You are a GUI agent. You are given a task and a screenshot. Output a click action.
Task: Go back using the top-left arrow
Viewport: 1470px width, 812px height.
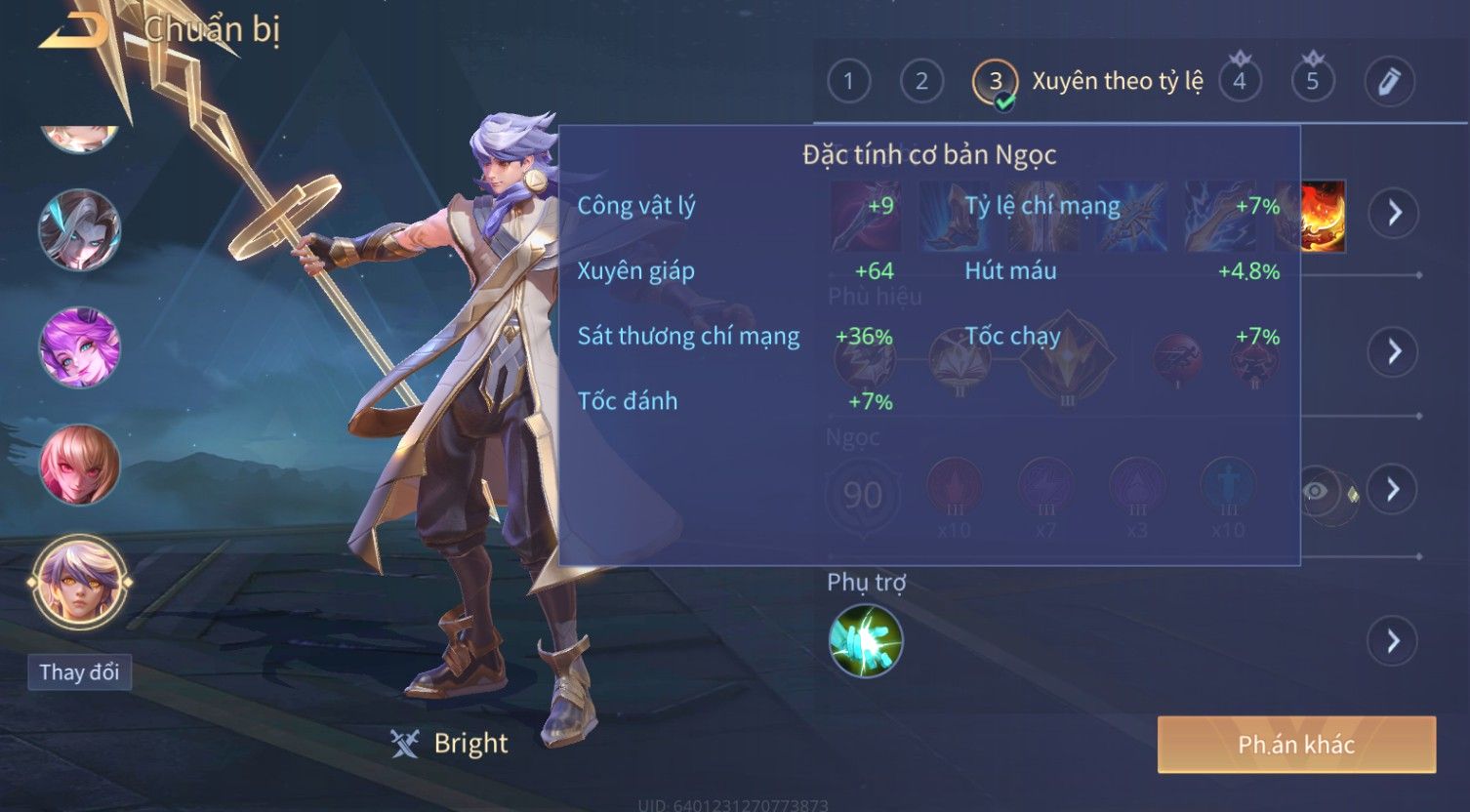coord(73,31)
